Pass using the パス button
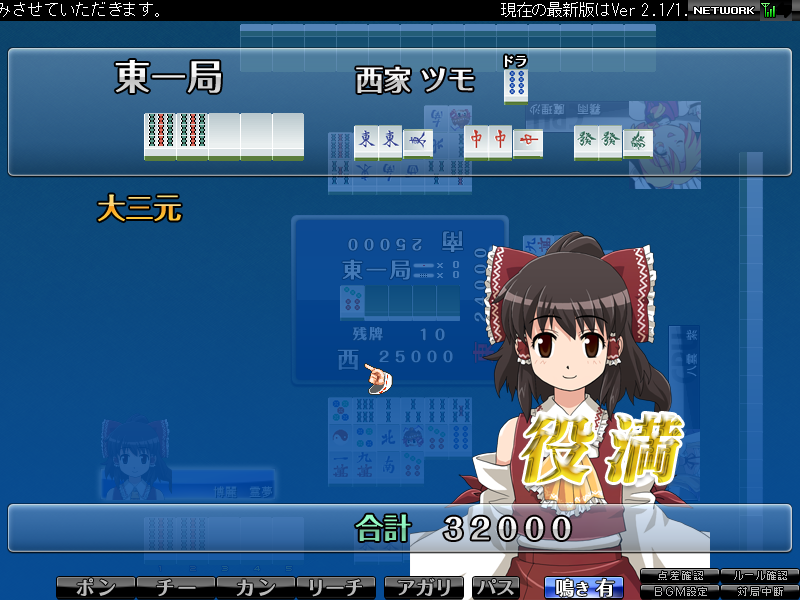The width and height of the screenshot is (800, 600). pyautogui.click(x=495, y=588)
